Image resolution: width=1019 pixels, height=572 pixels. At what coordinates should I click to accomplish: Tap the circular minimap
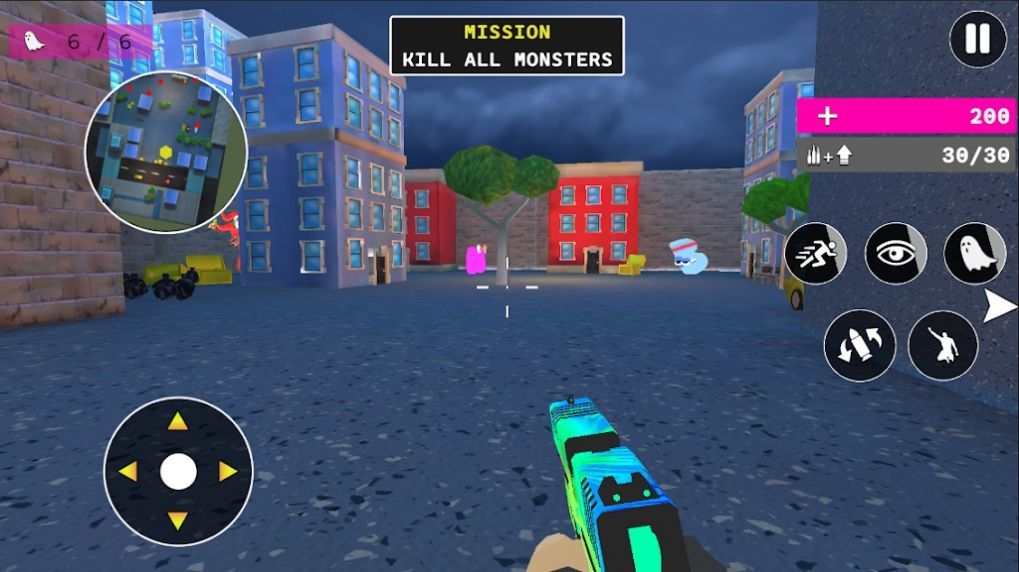(165, 152)
